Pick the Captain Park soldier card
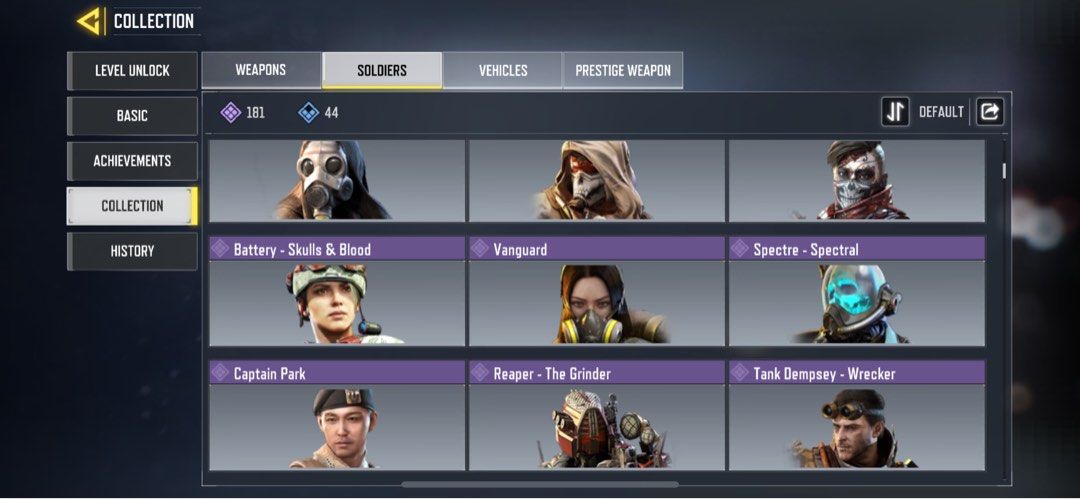 pos(337,416)
